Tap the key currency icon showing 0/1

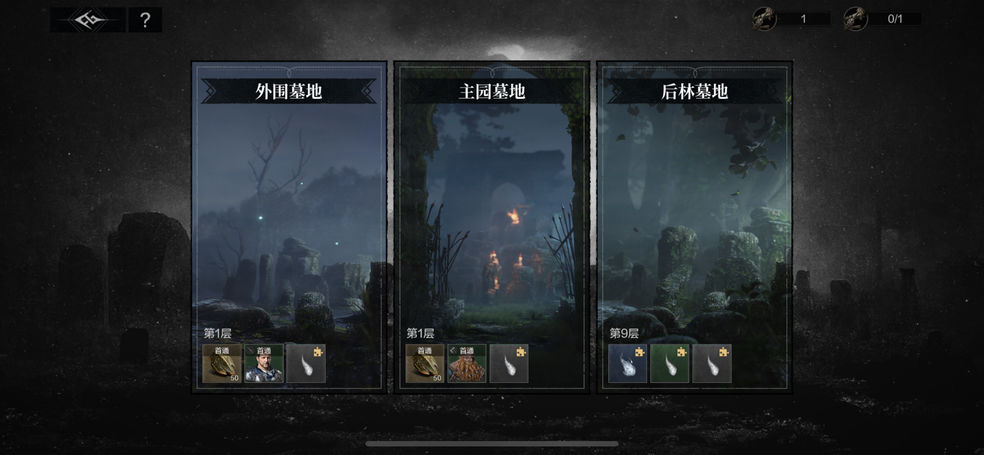pyautogui.click(x=855, y=18)
